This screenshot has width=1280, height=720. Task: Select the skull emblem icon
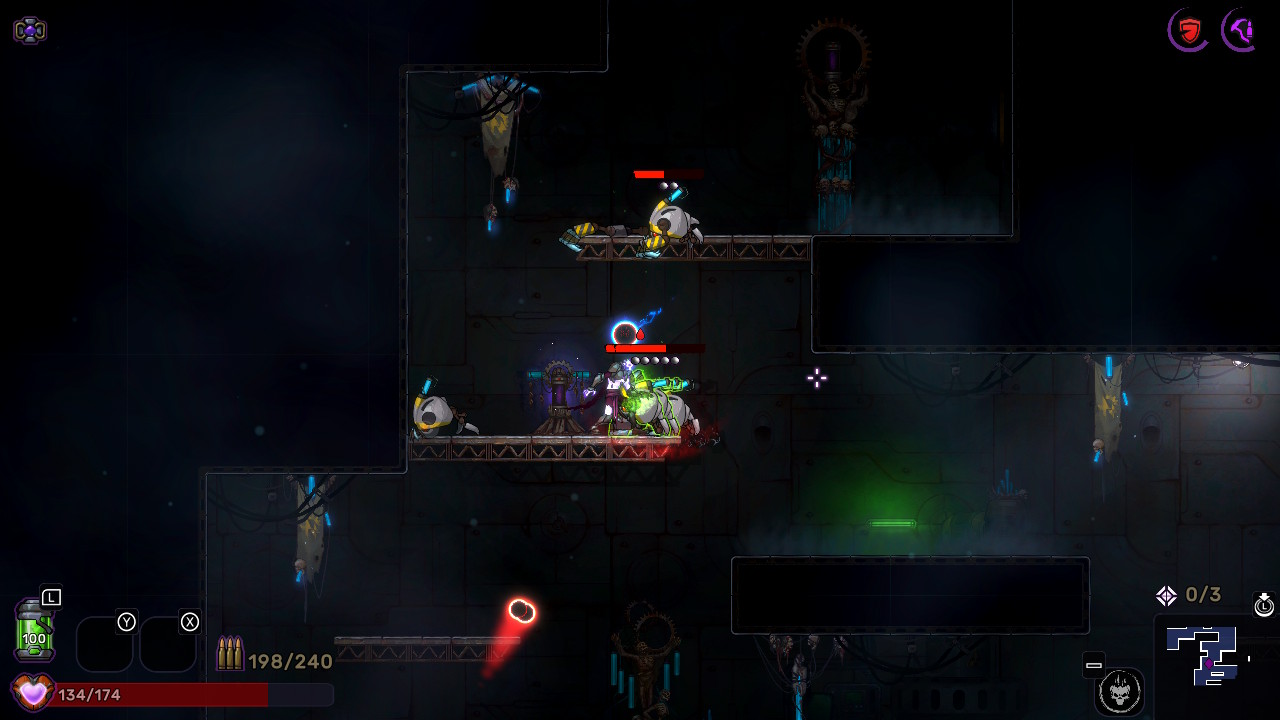1119,691
